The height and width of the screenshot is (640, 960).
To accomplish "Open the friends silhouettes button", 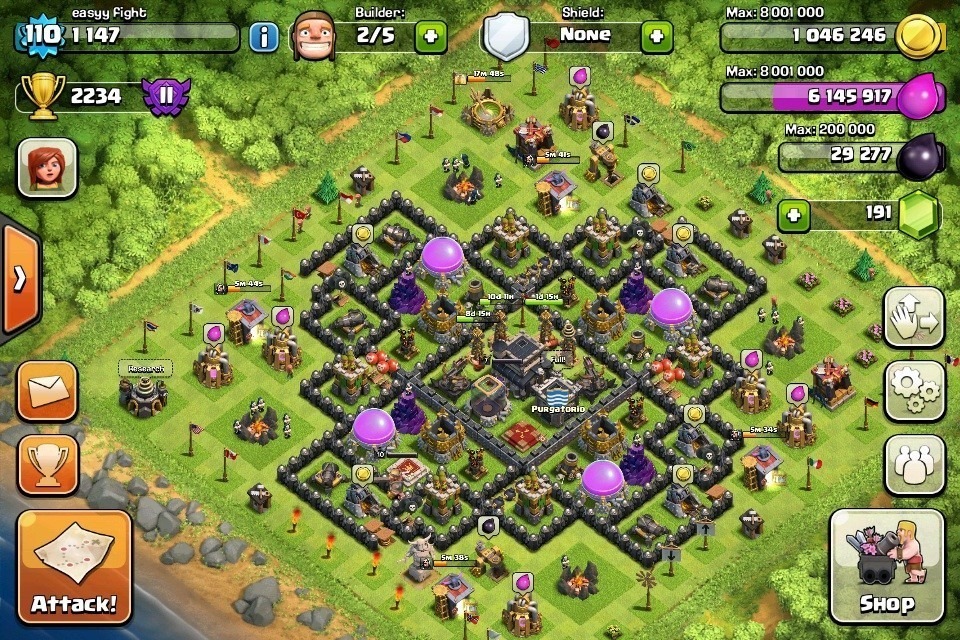I will (914, 464).
